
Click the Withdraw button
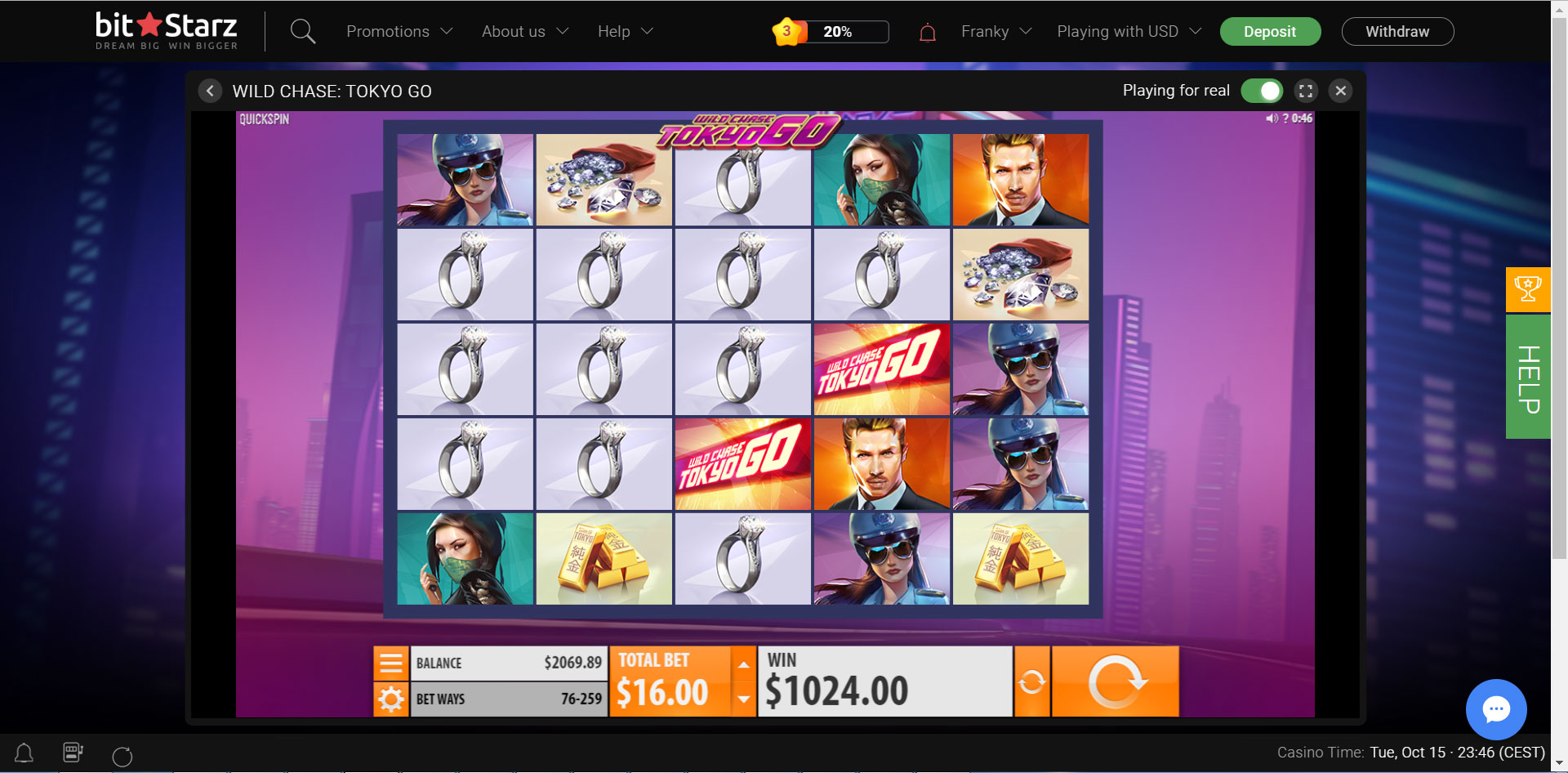pyautogui.click(x=1397, y=31)
